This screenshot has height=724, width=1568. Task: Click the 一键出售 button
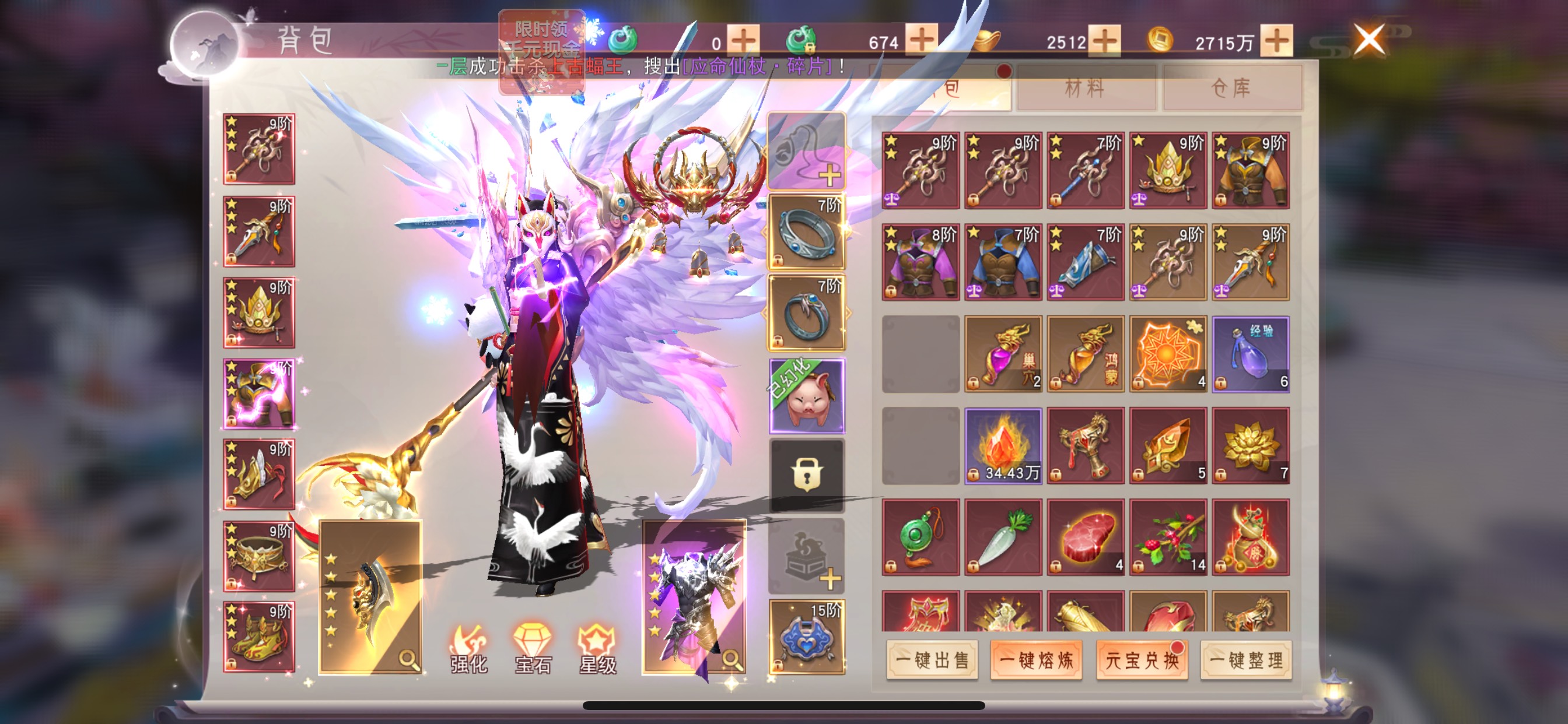932,659
